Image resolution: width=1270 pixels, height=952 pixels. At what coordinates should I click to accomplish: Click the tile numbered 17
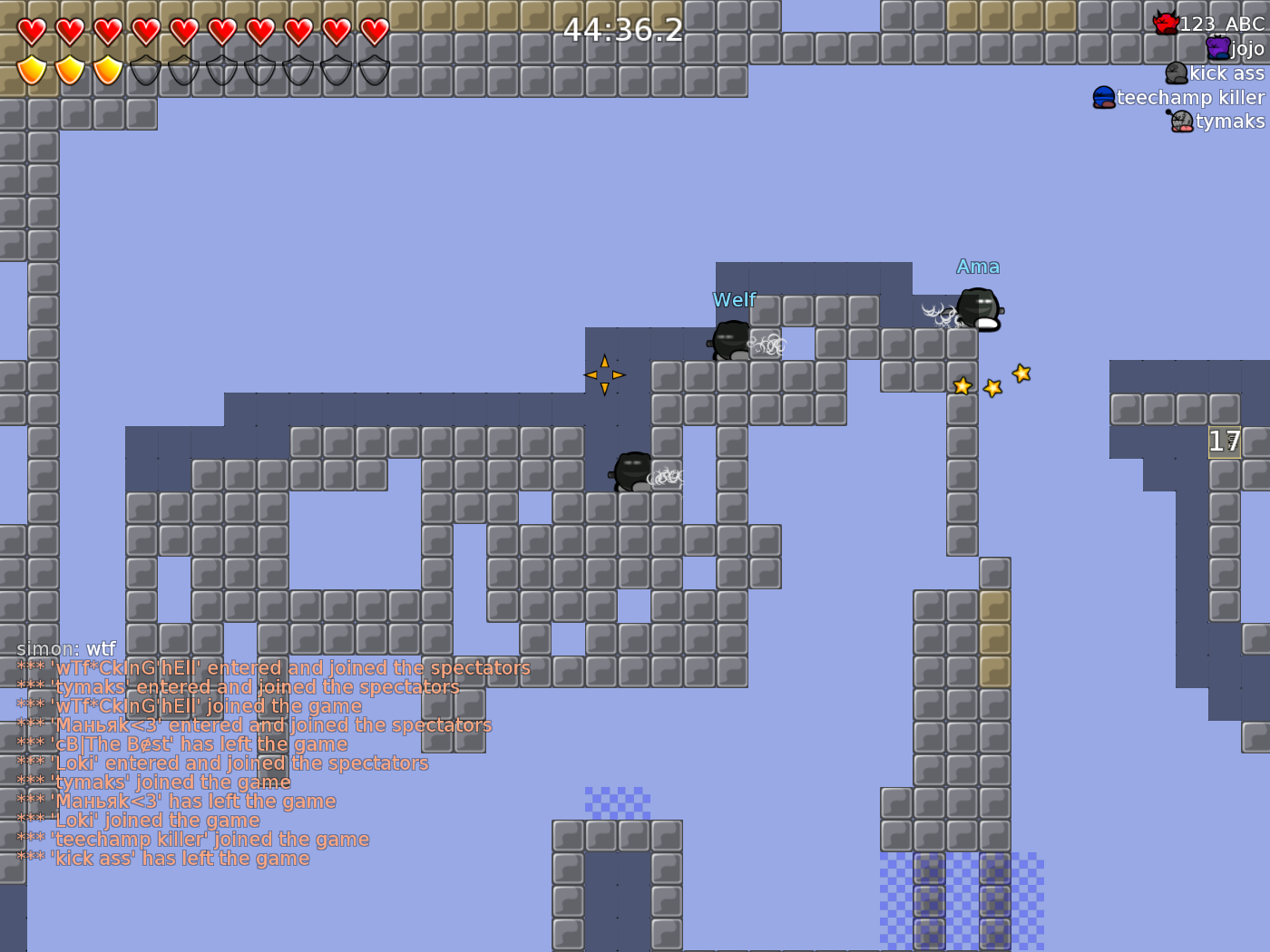coord(1223,442)
